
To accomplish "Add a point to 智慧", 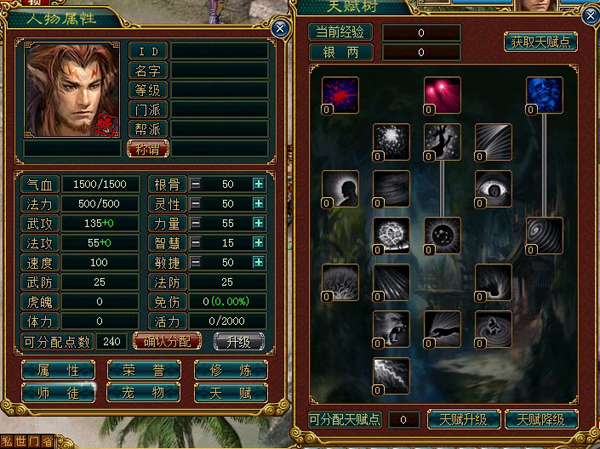I will (x=258, y=241).
